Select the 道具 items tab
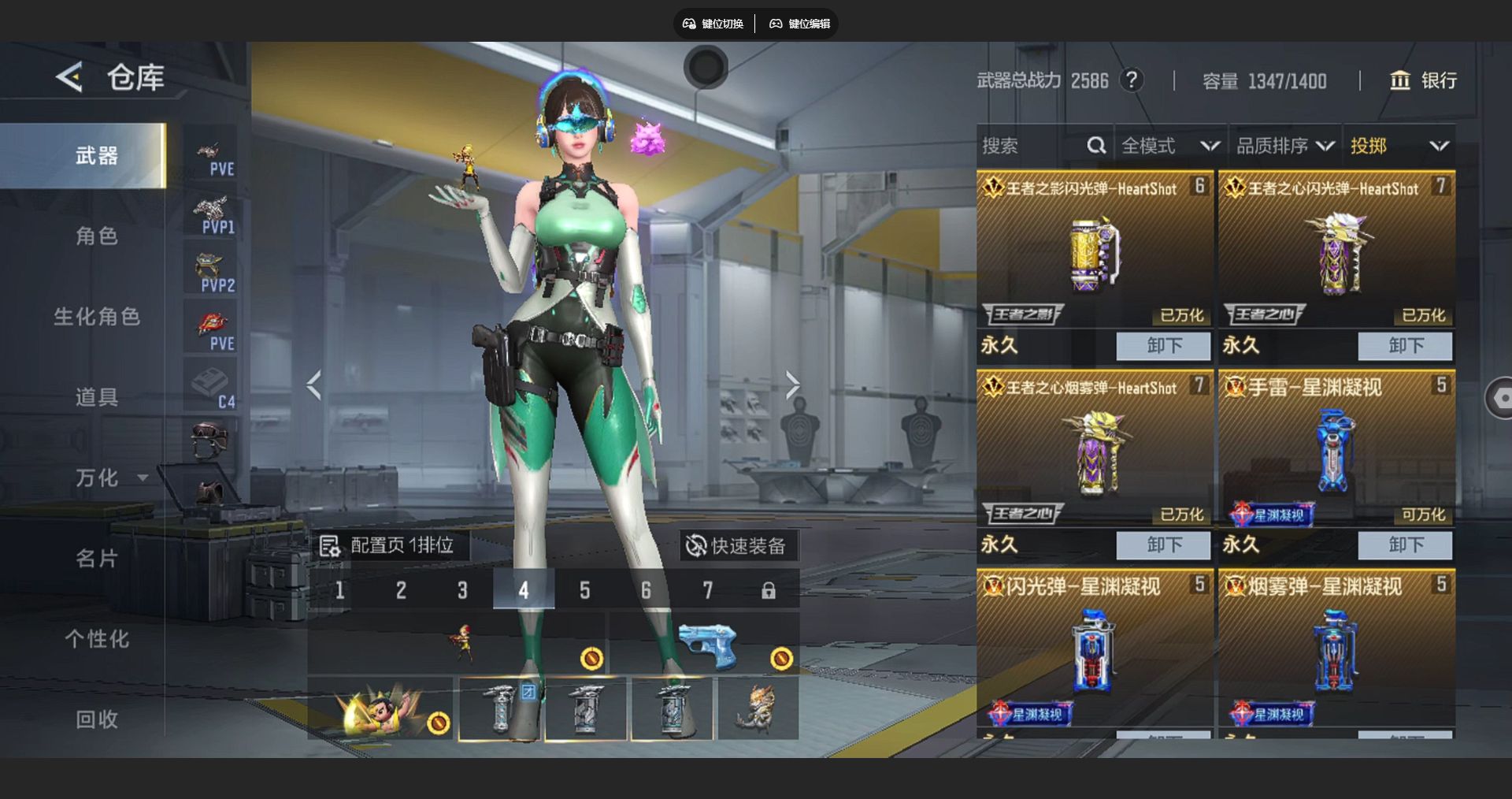Viewport: 1512px width, 799px height. pos(96,397)
